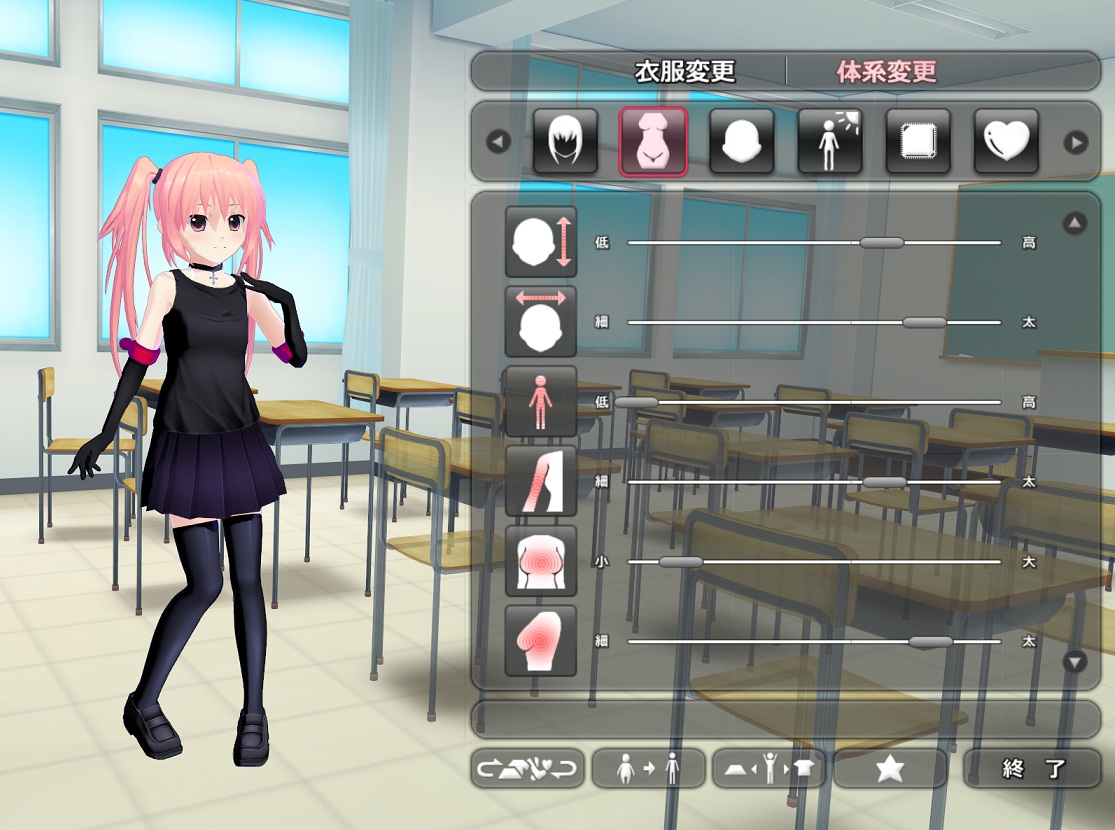This screenshot has height=830, width=1115.
Task: Click the star button in the bottom bar
Action: point(890,769)
